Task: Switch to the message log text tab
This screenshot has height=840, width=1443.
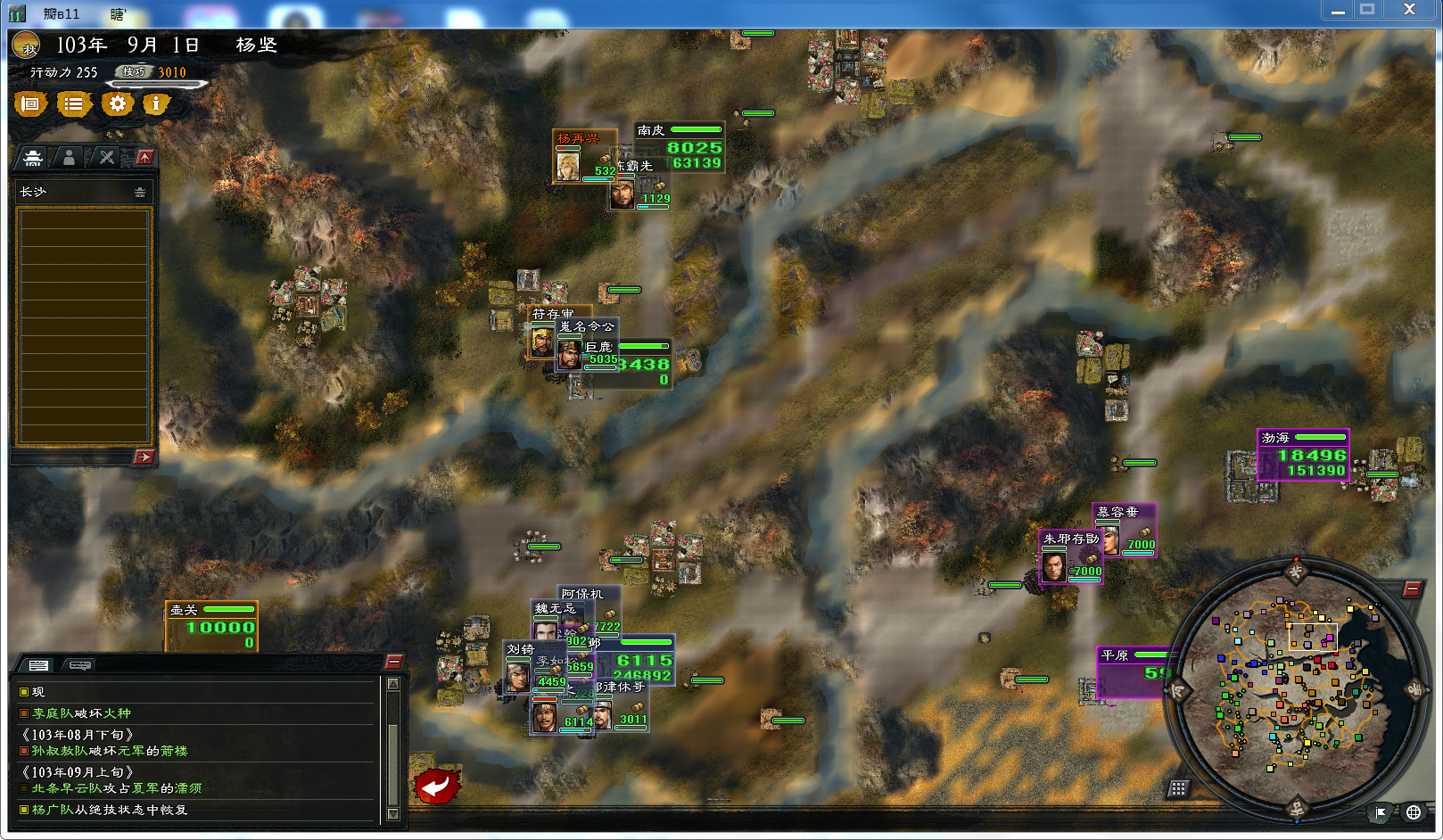Action: 38,665
